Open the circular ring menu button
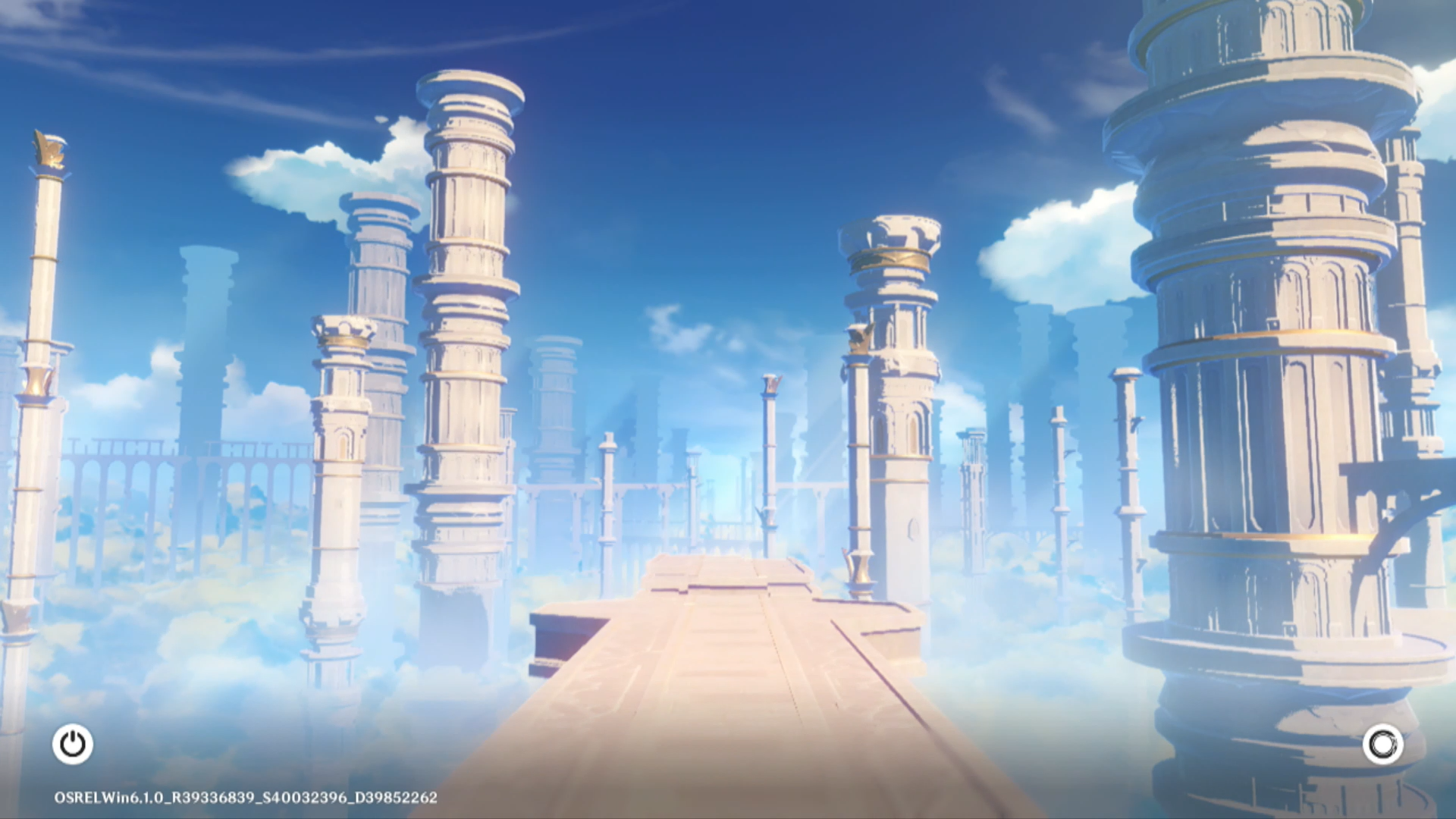The height and width of the screenshot is (819, 1456). pos(1382,744)
